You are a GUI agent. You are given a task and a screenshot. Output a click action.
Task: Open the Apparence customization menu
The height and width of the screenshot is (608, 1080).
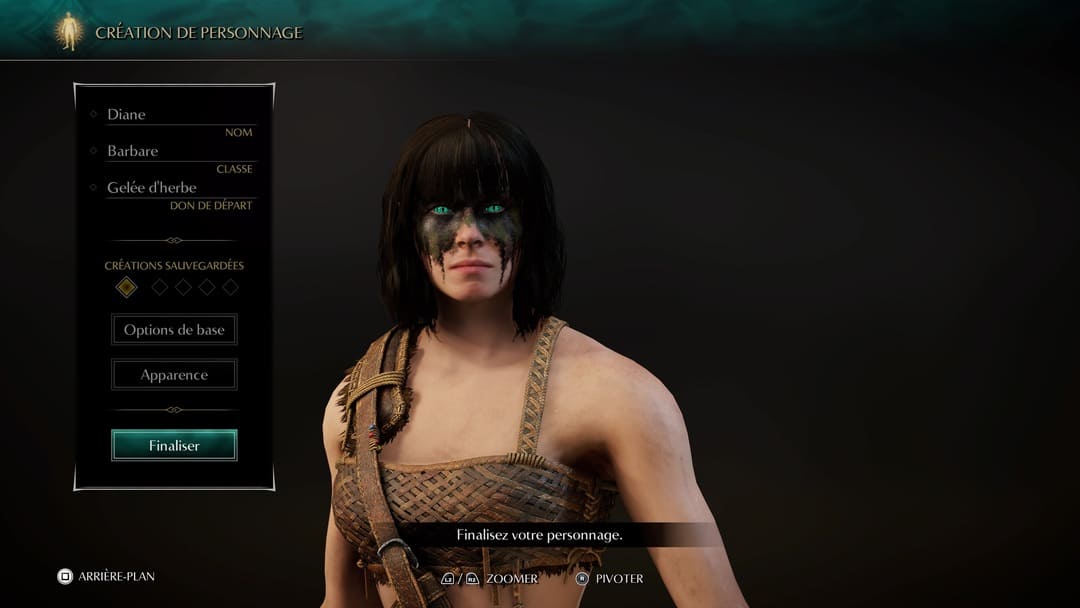(x=174, y=375)
